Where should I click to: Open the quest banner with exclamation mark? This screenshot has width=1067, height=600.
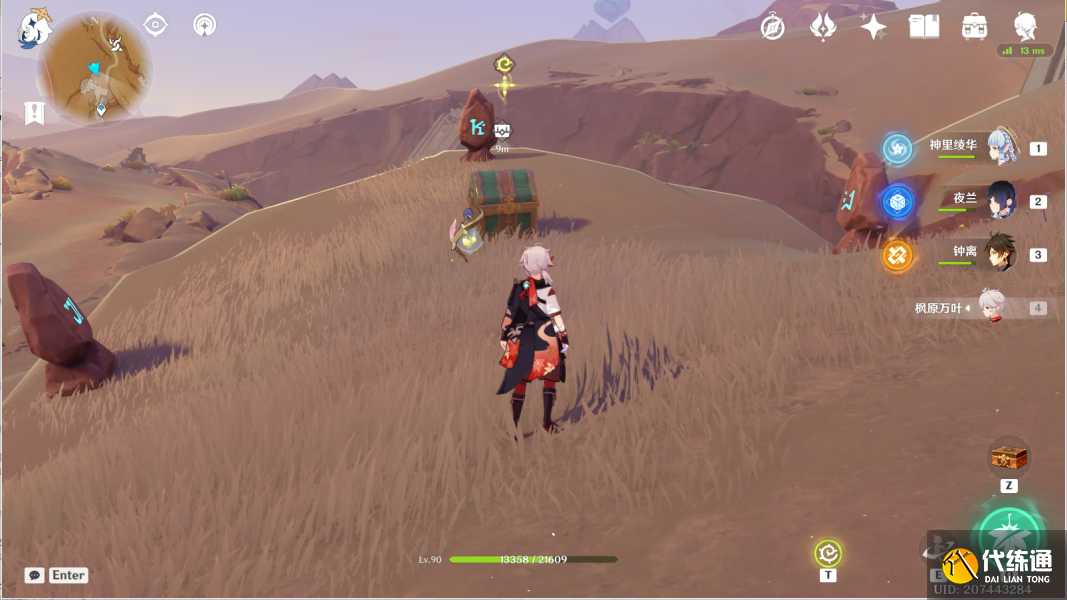[35, 113]
